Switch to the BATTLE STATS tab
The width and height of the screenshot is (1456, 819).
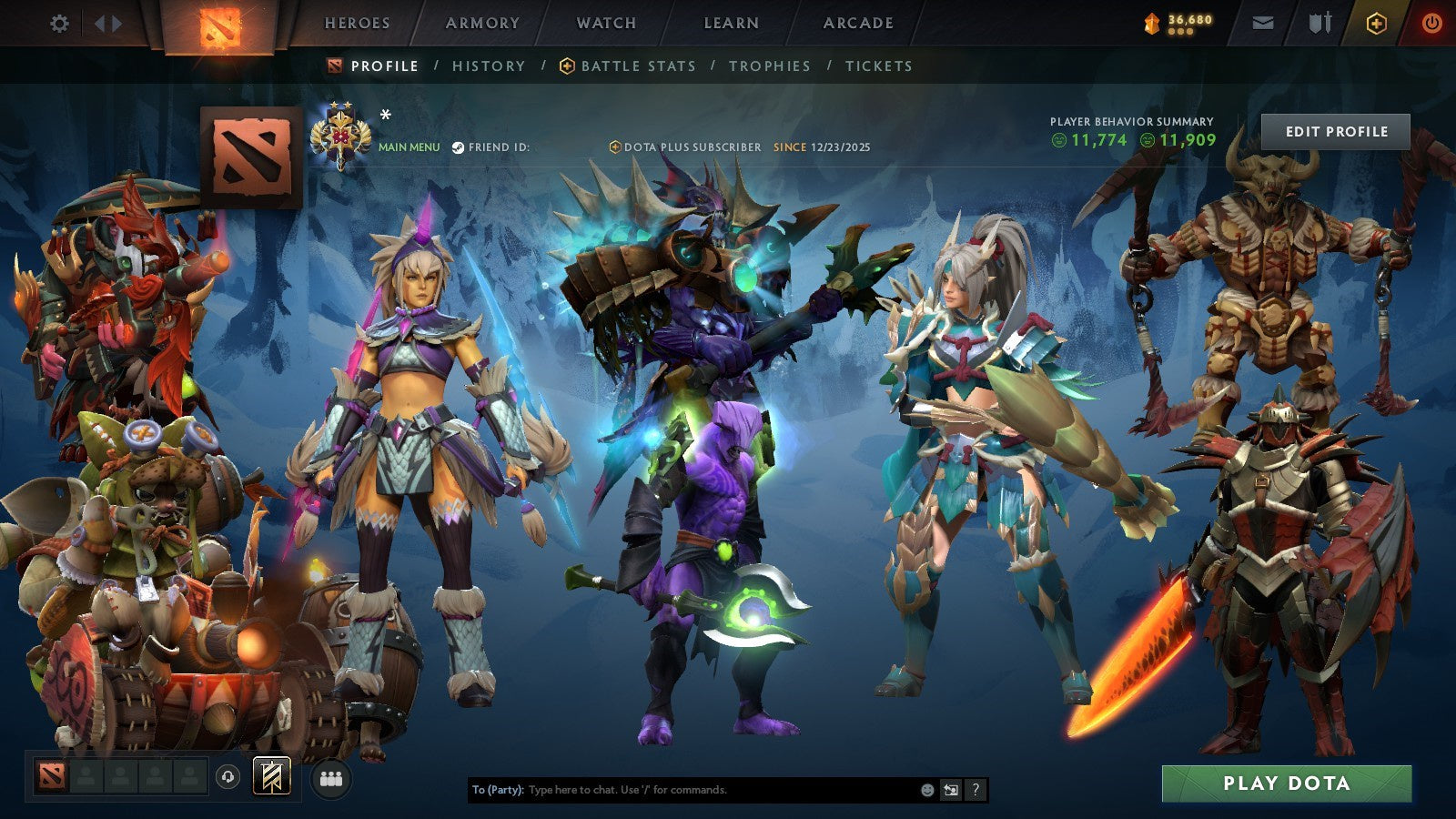pyautogui.click(x=637, y=66)
